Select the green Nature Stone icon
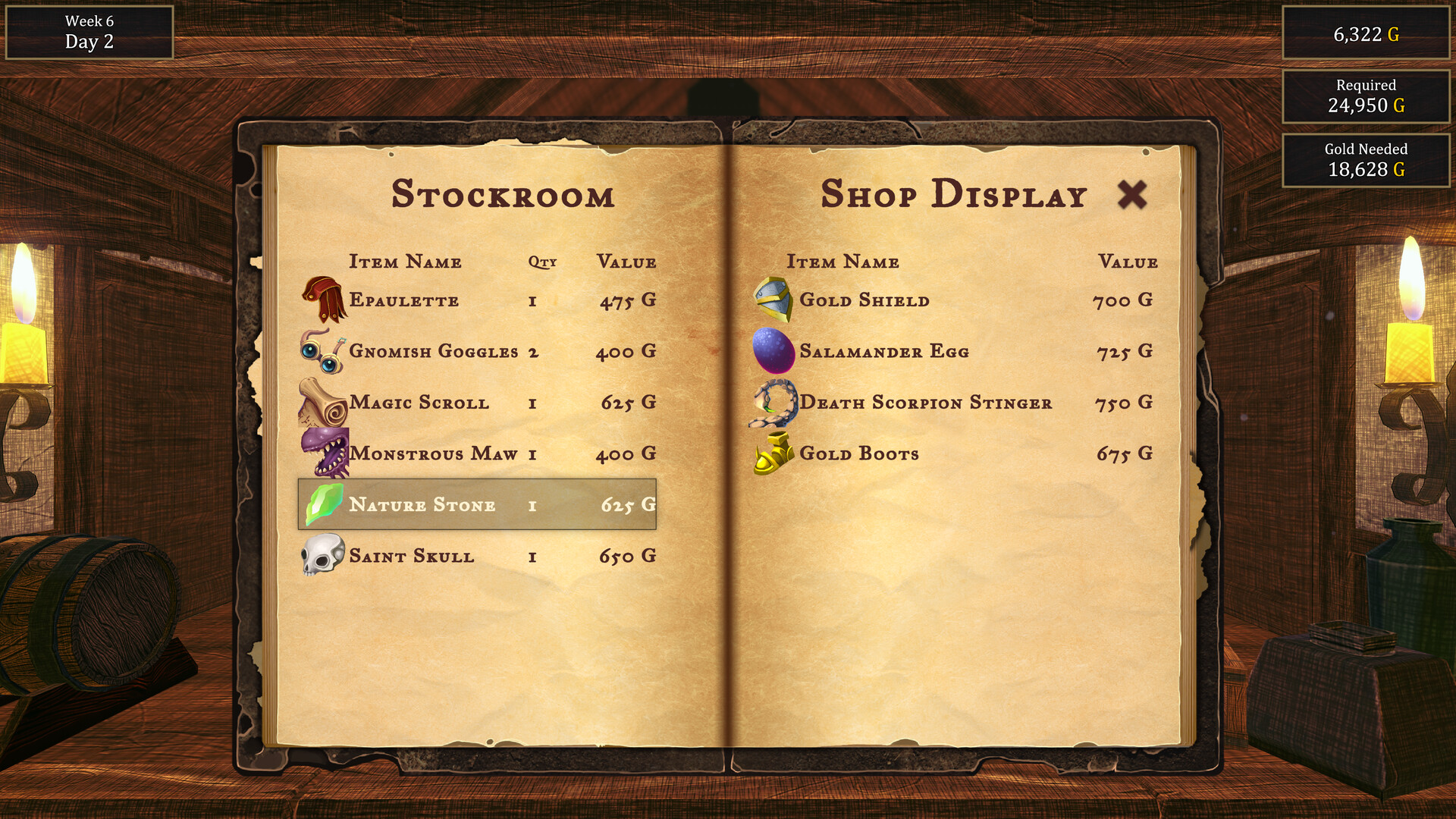Viewport: 1456px width, 819px height. 322,504
